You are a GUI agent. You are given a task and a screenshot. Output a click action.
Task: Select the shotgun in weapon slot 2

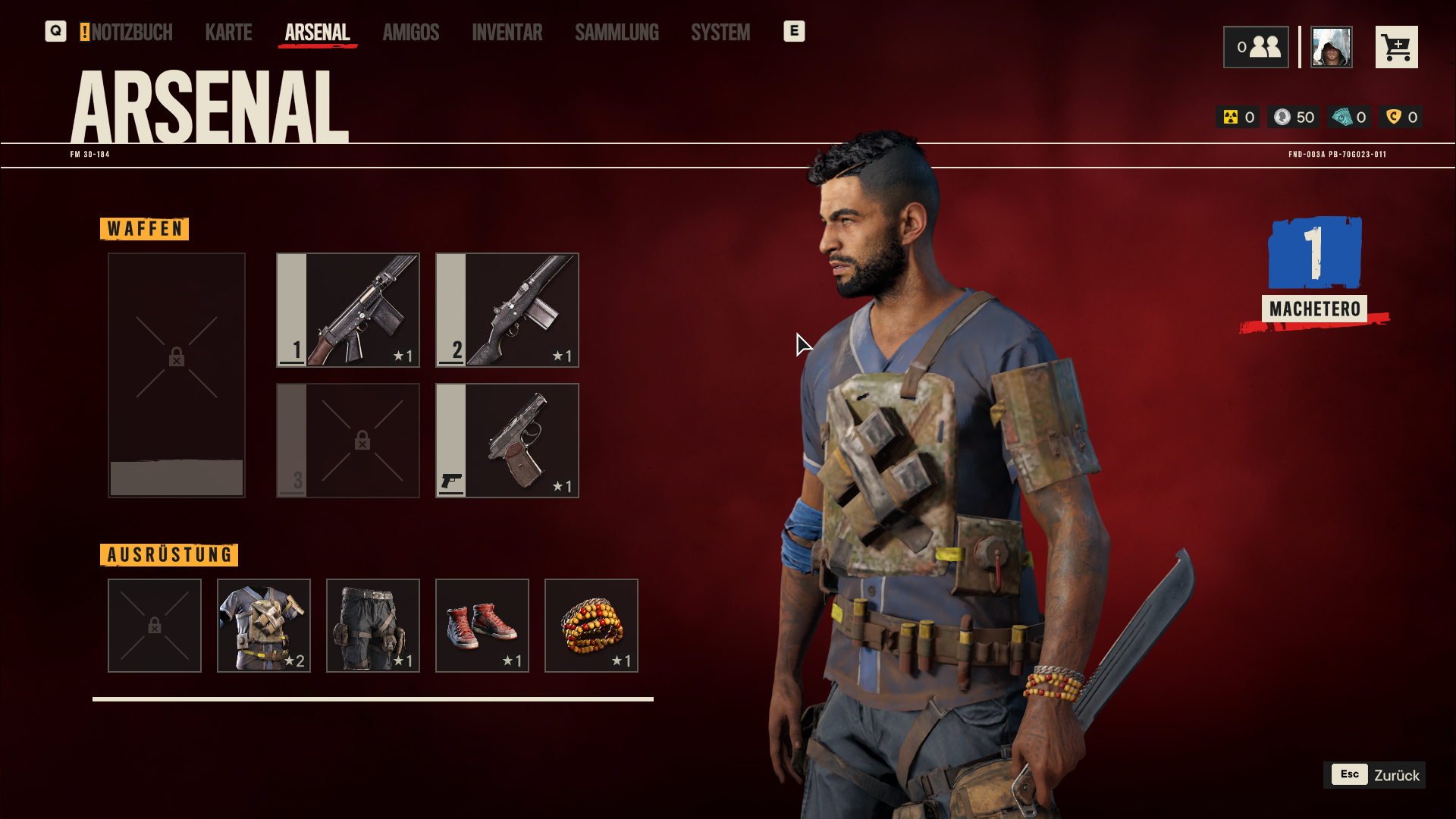coord(507,310)
